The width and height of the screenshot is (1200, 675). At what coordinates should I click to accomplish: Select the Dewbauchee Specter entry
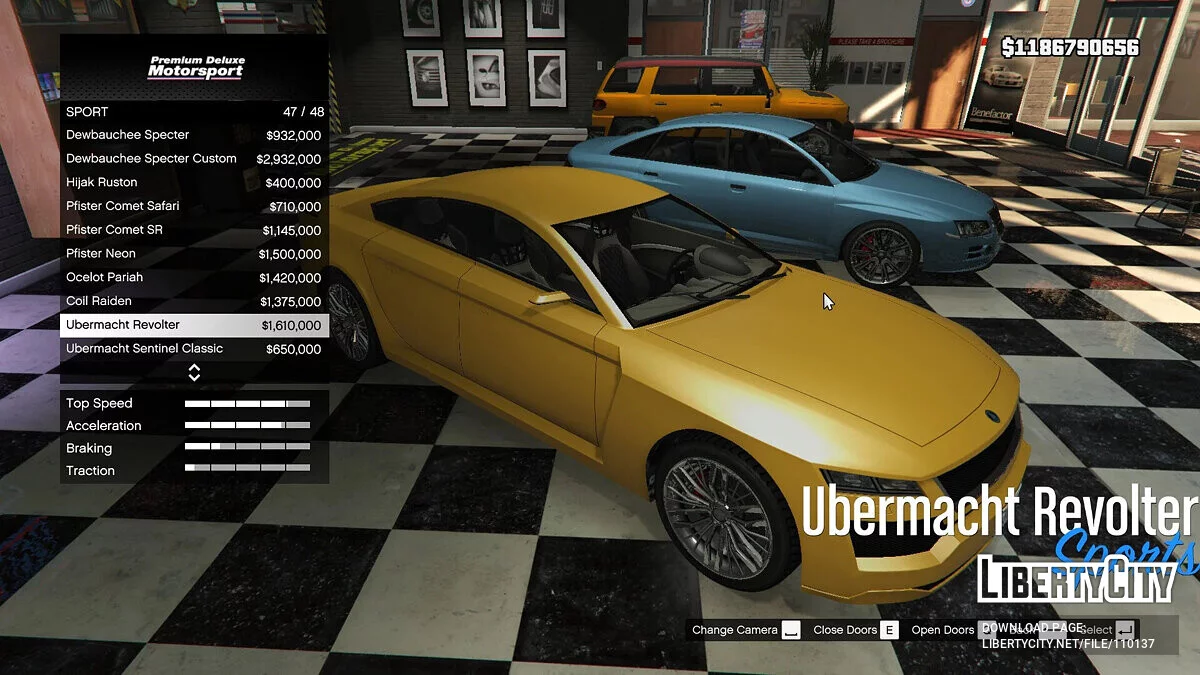click(194, 135)
